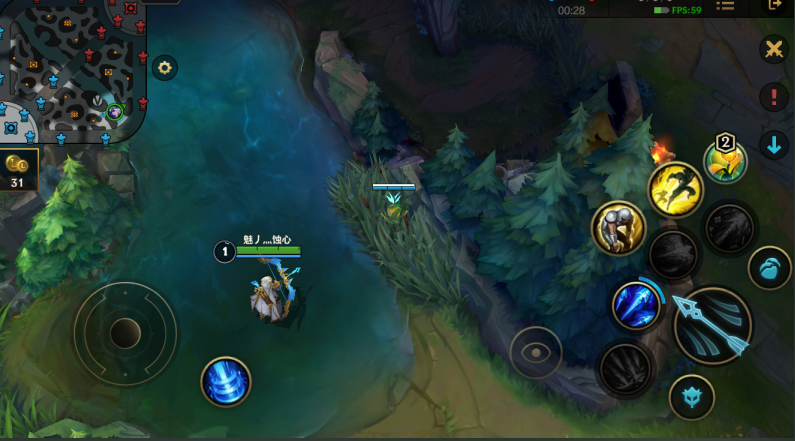Viewport: 795px width, 441px height.
Task: Open settings via the gear icon
Action: [165, 68]
